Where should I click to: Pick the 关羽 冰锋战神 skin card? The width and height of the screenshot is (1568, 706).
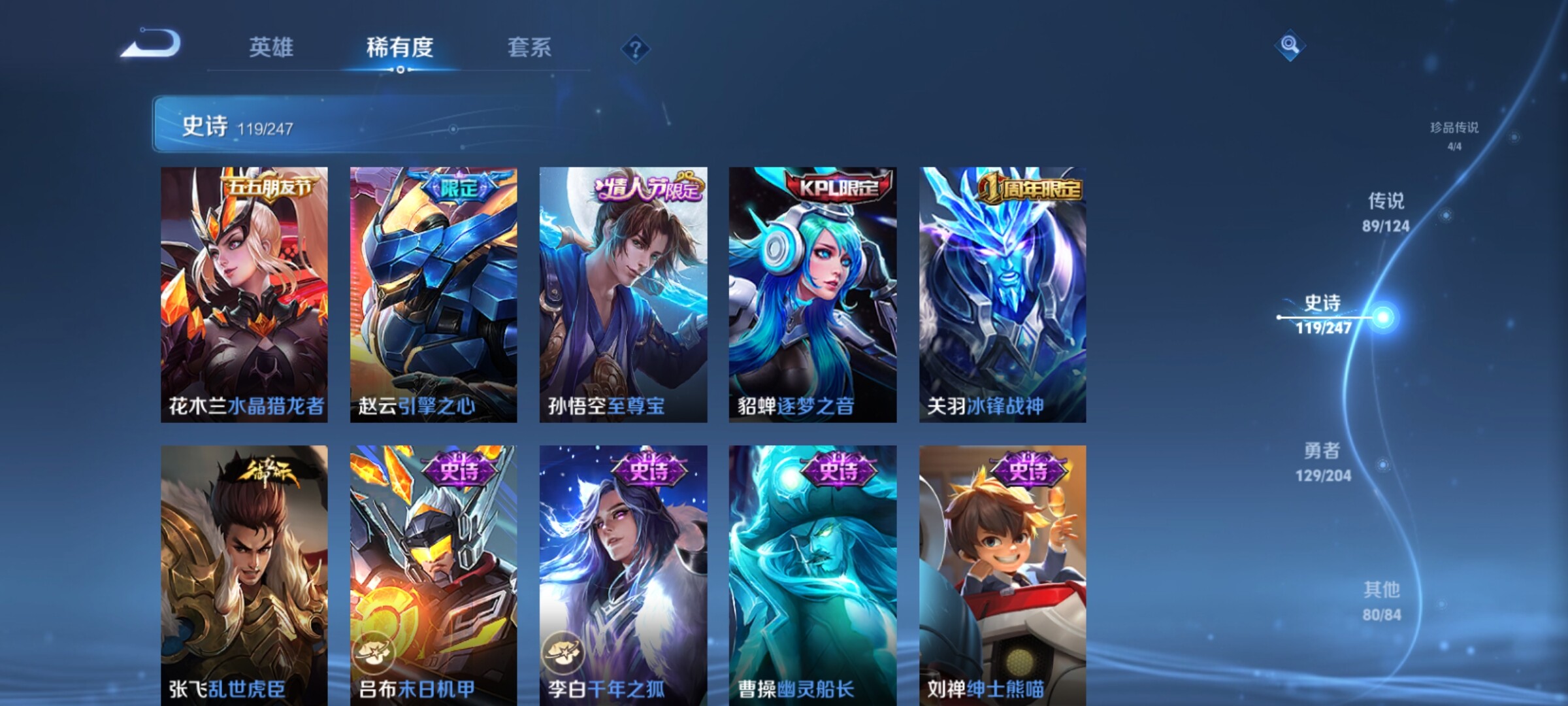(x=1002, y=294)
